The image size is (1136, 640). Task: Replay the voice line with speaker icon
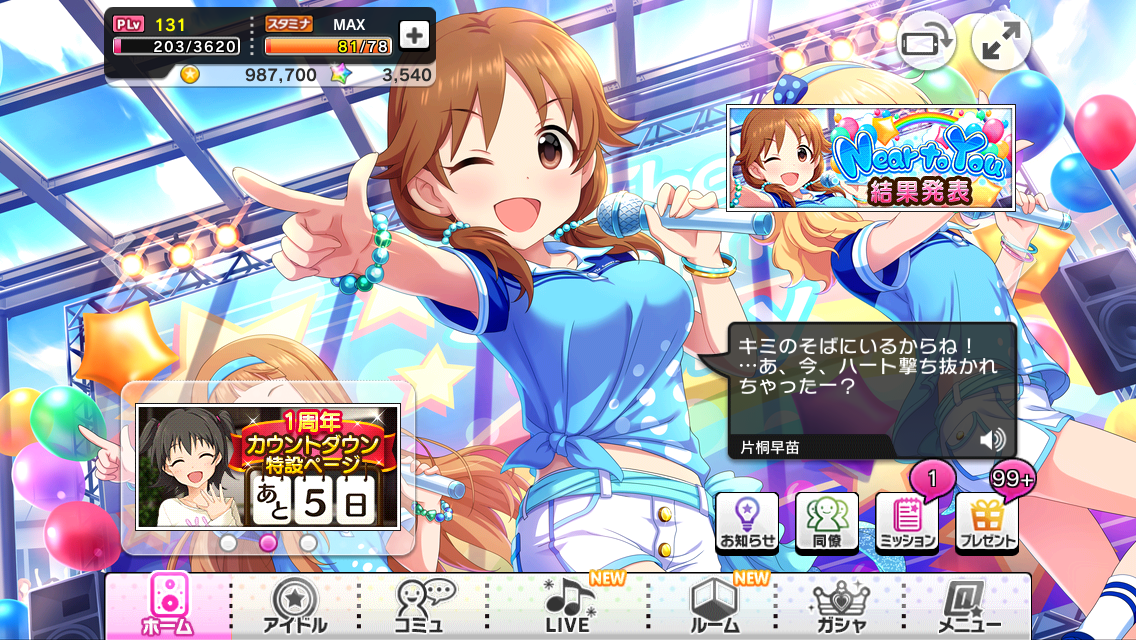point(992,440)
